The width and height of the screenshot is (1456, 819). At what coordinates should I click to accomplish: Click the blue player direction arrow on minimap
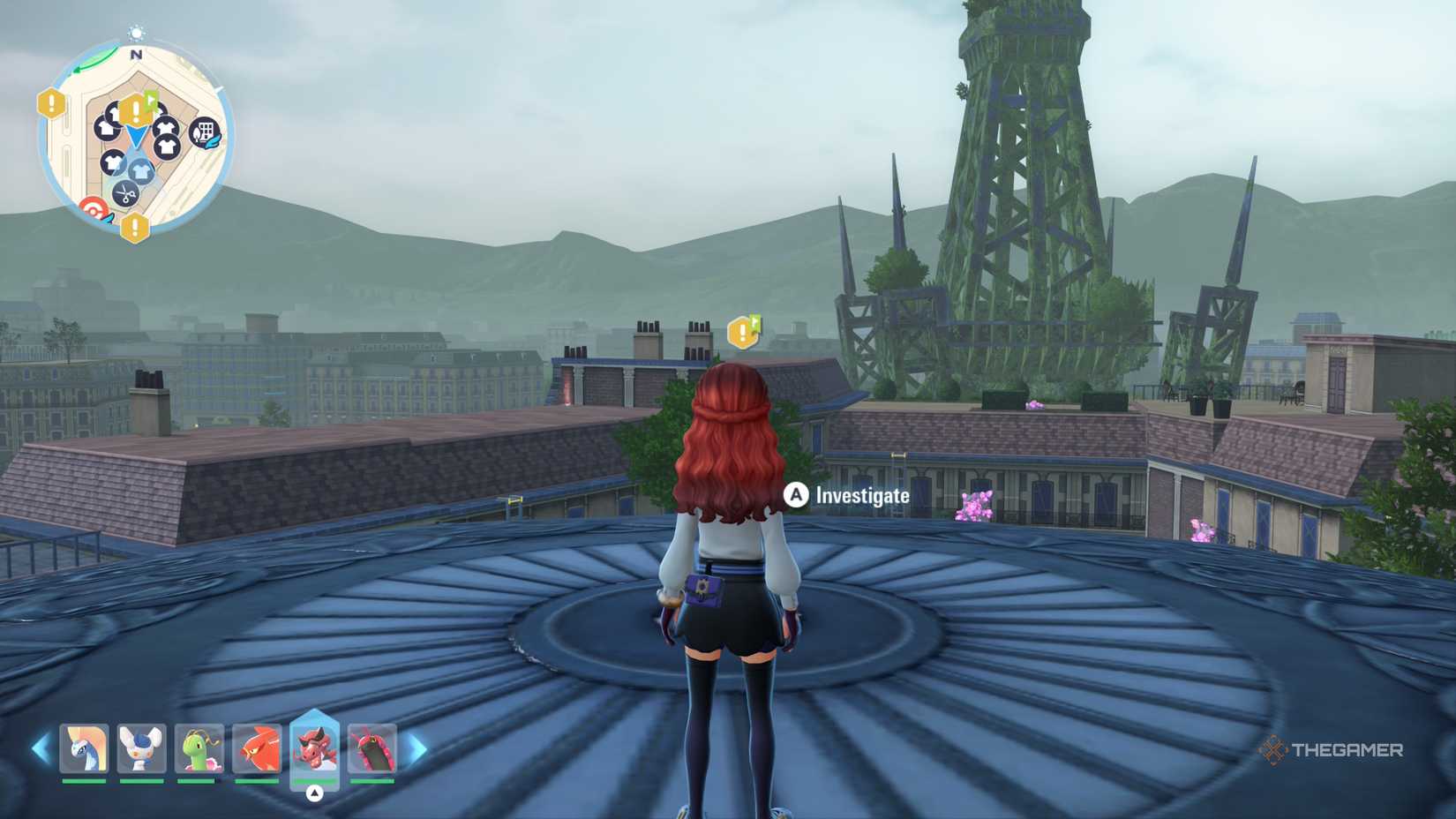[x=138, y=134]
